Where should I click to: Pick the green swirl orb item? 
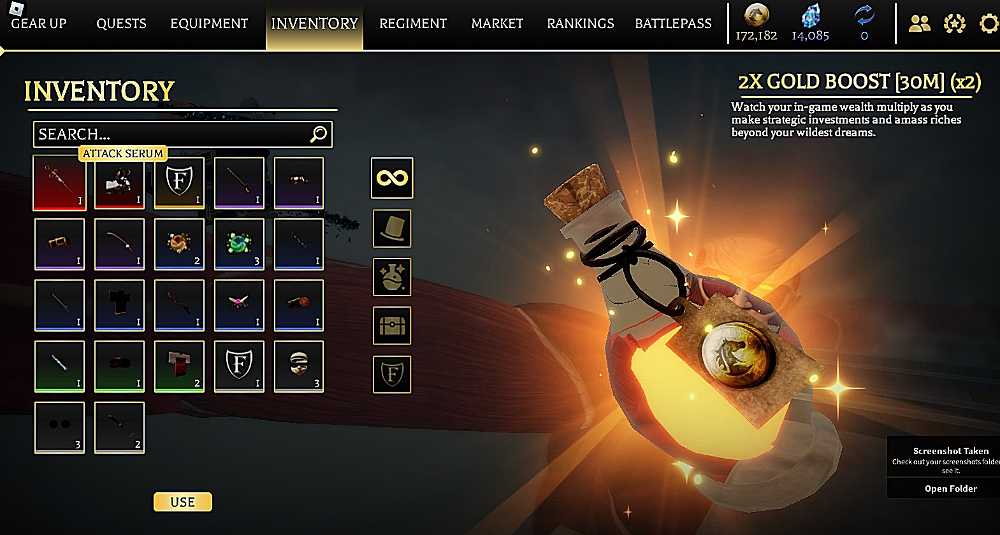click(x=239, y=244)
